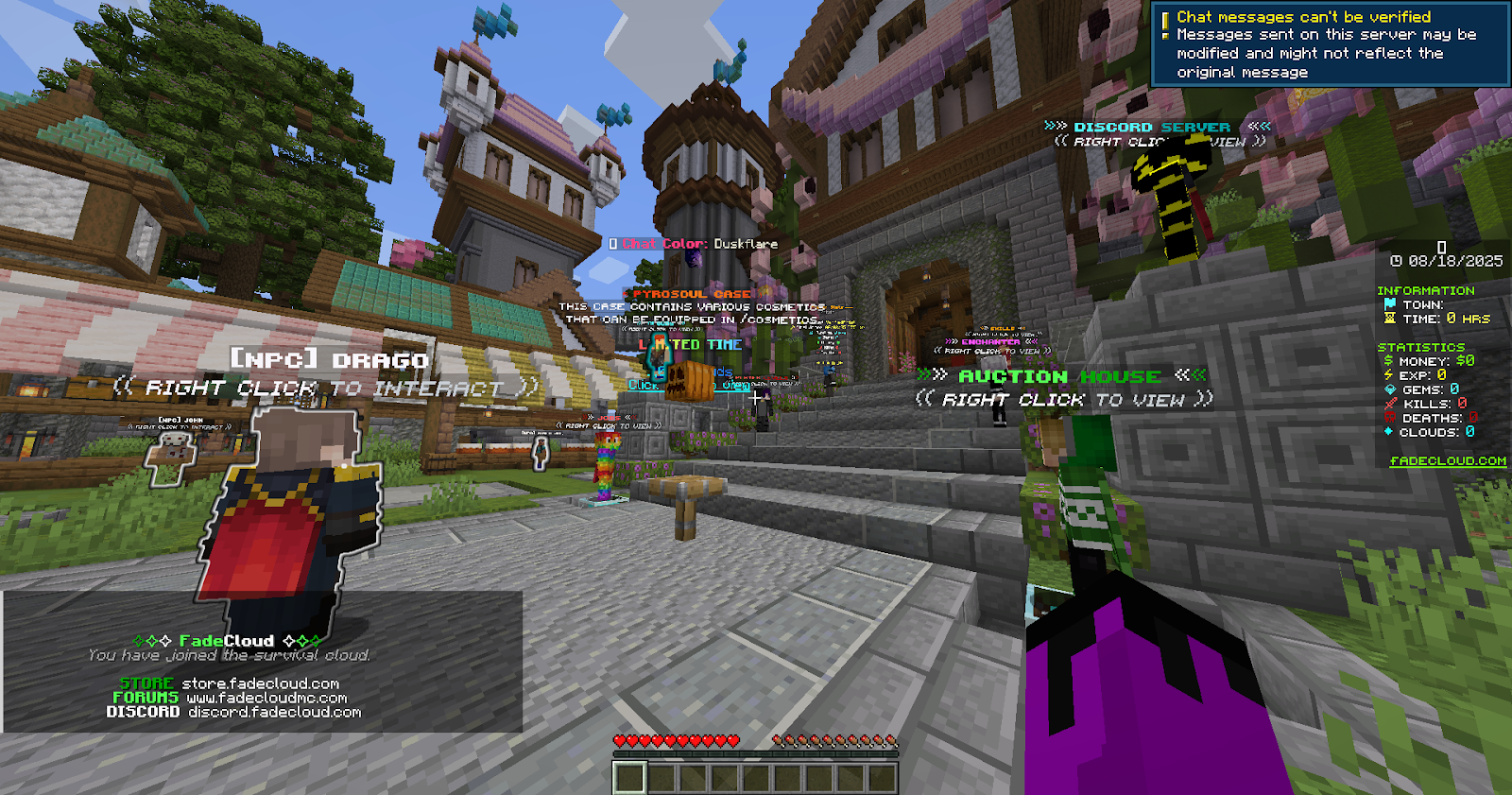Click the cyan CLOUDS icon in statistics
Image resolution: width=1512 pixels, height=795 pixels.
click(x=1388, y=432)
